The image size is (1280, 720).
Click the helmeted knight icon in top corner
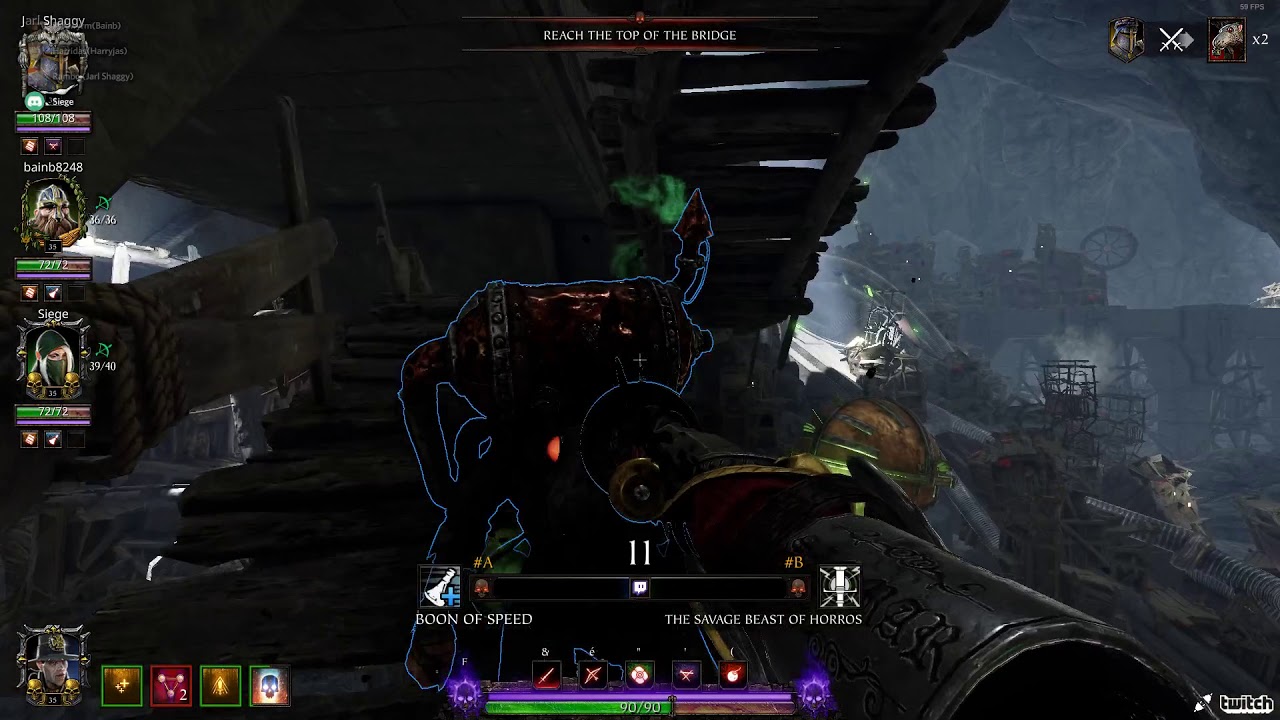(1127, 41)
